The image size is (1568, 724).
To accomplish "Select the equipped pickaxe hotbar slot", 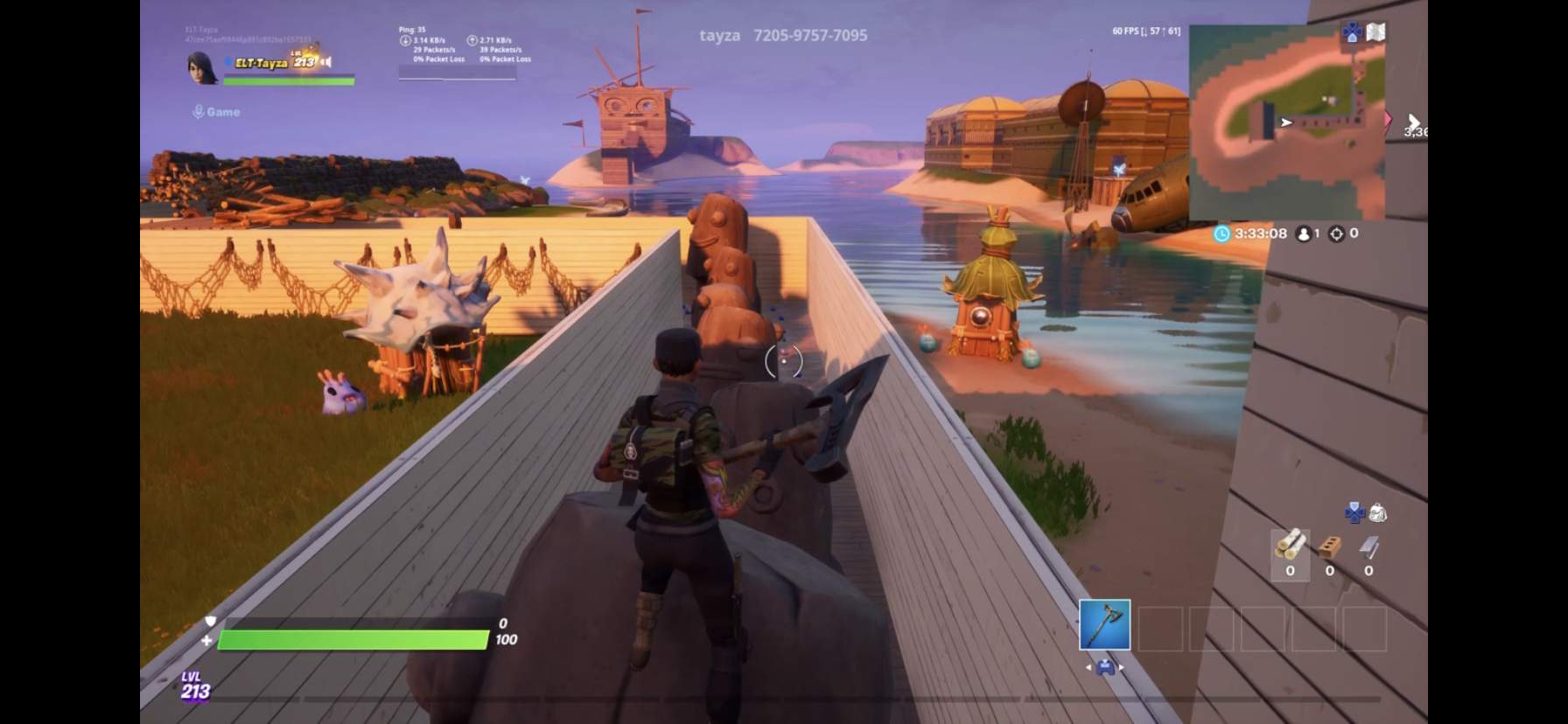I will [1105, 625].
